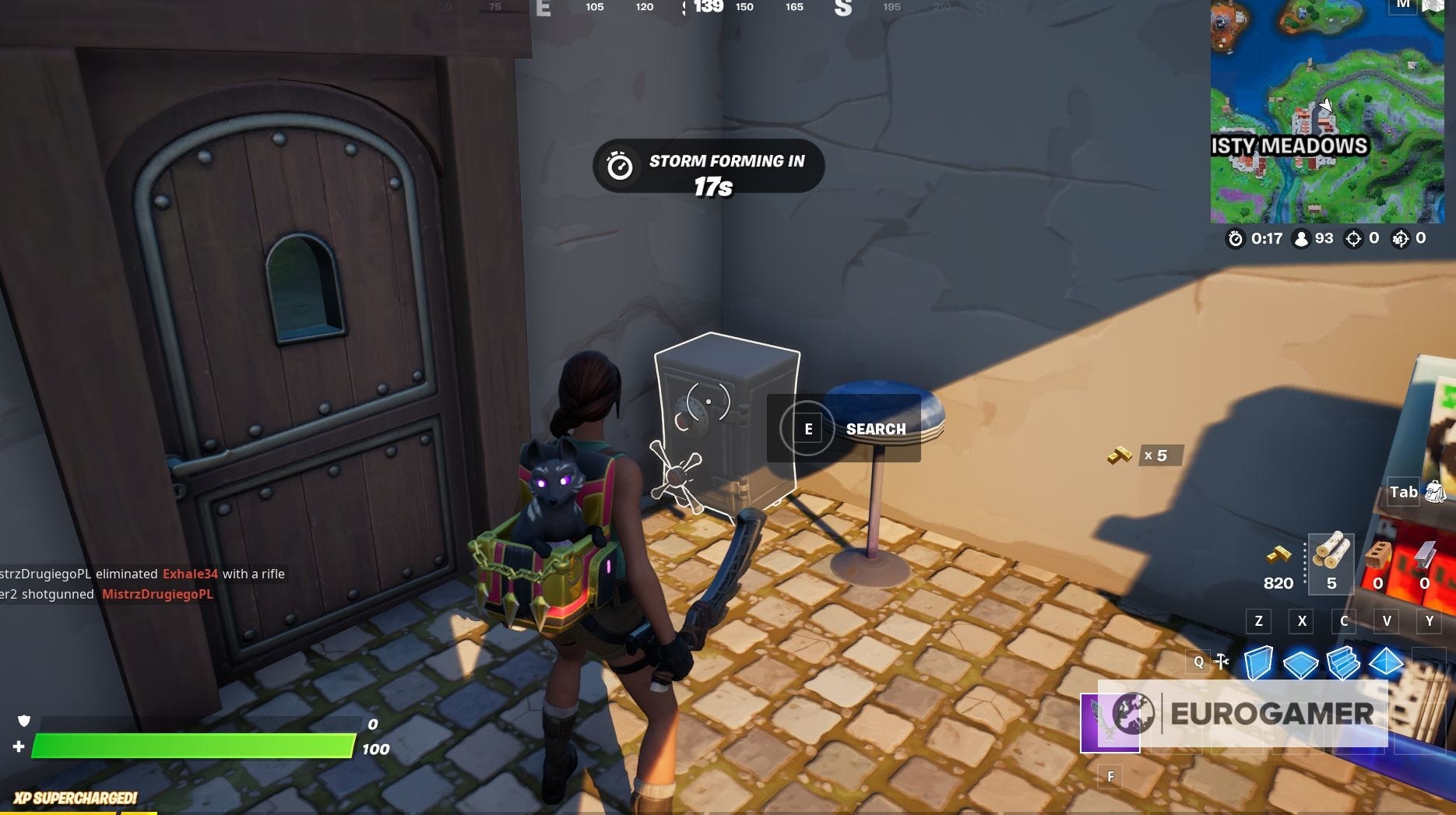The image size is (1456, 815).
Task: Click the players remaining icon showing 93
Action: [1301, 239]
